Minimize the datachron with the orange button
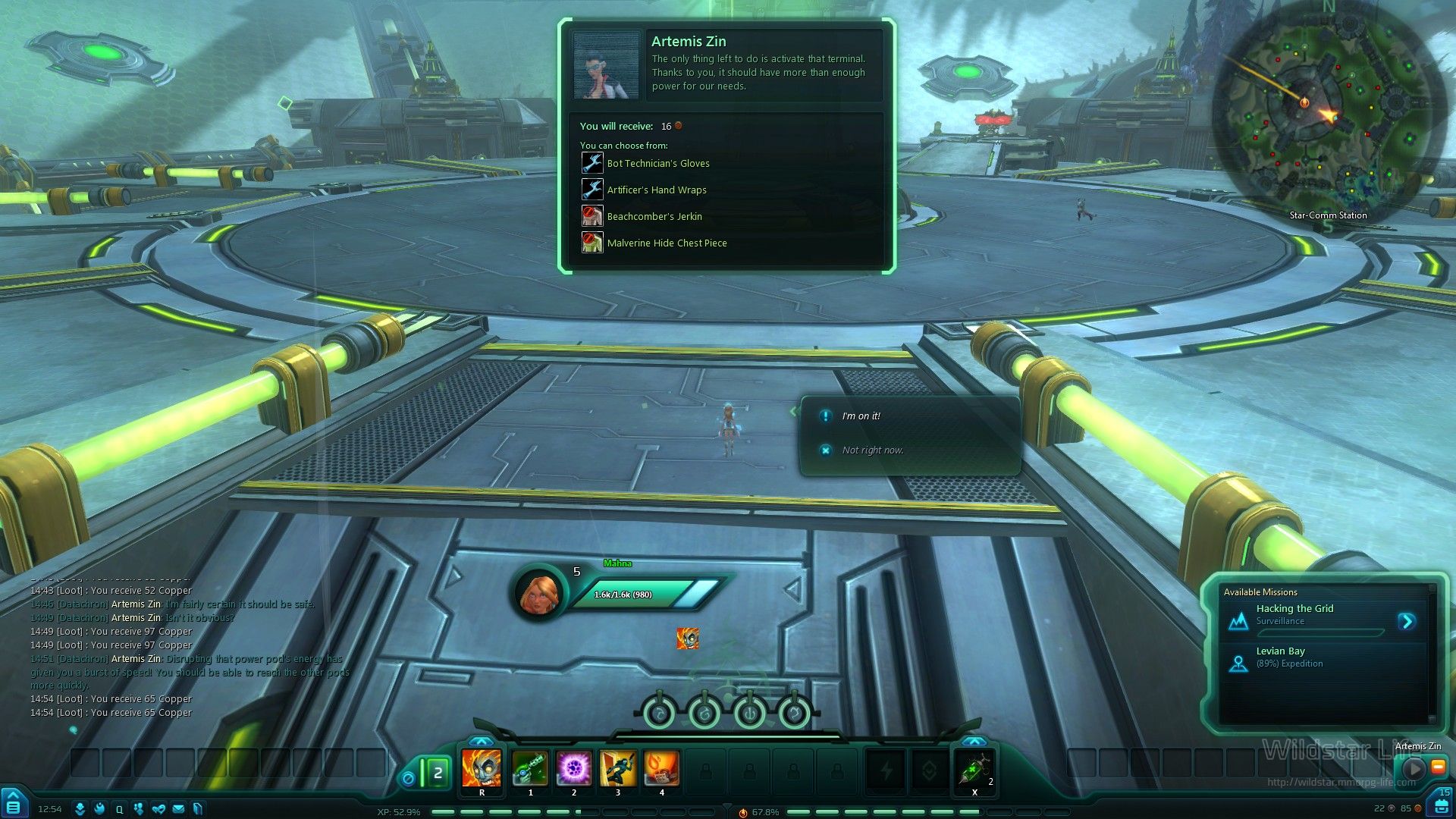Screen dimensions: 1456x819 click(1438, 767)
